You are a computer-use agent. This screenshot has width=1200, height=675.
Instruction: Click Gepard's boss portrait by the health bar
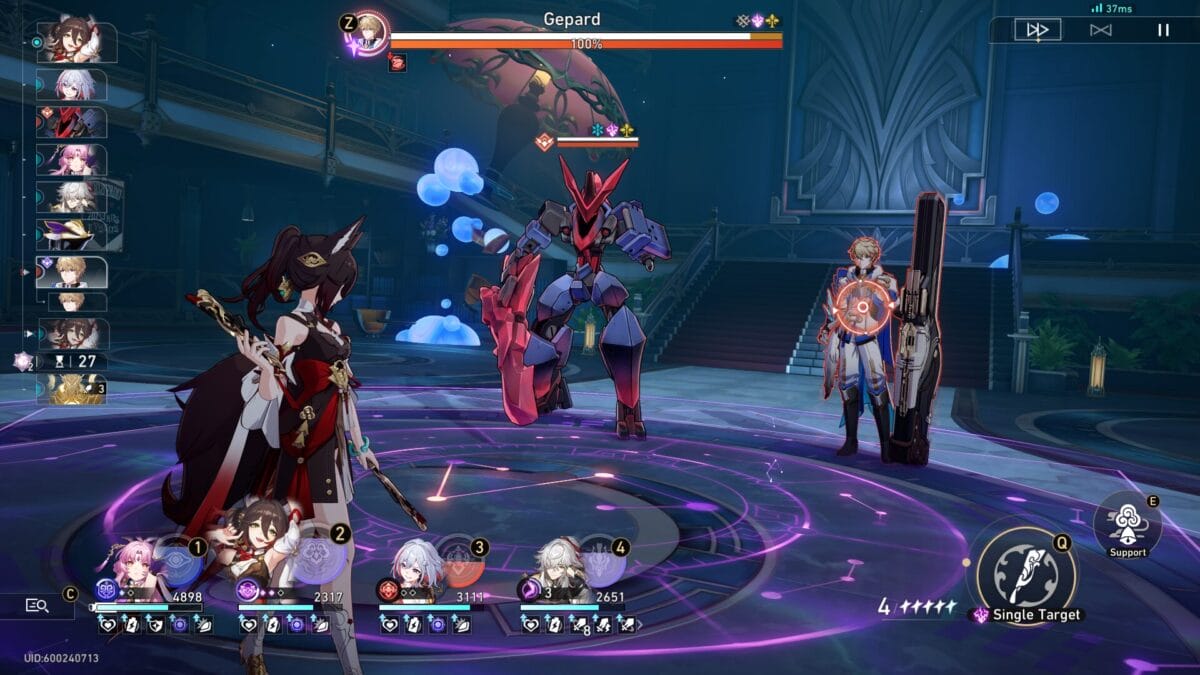pyautogui.click(x=368, y=30)
